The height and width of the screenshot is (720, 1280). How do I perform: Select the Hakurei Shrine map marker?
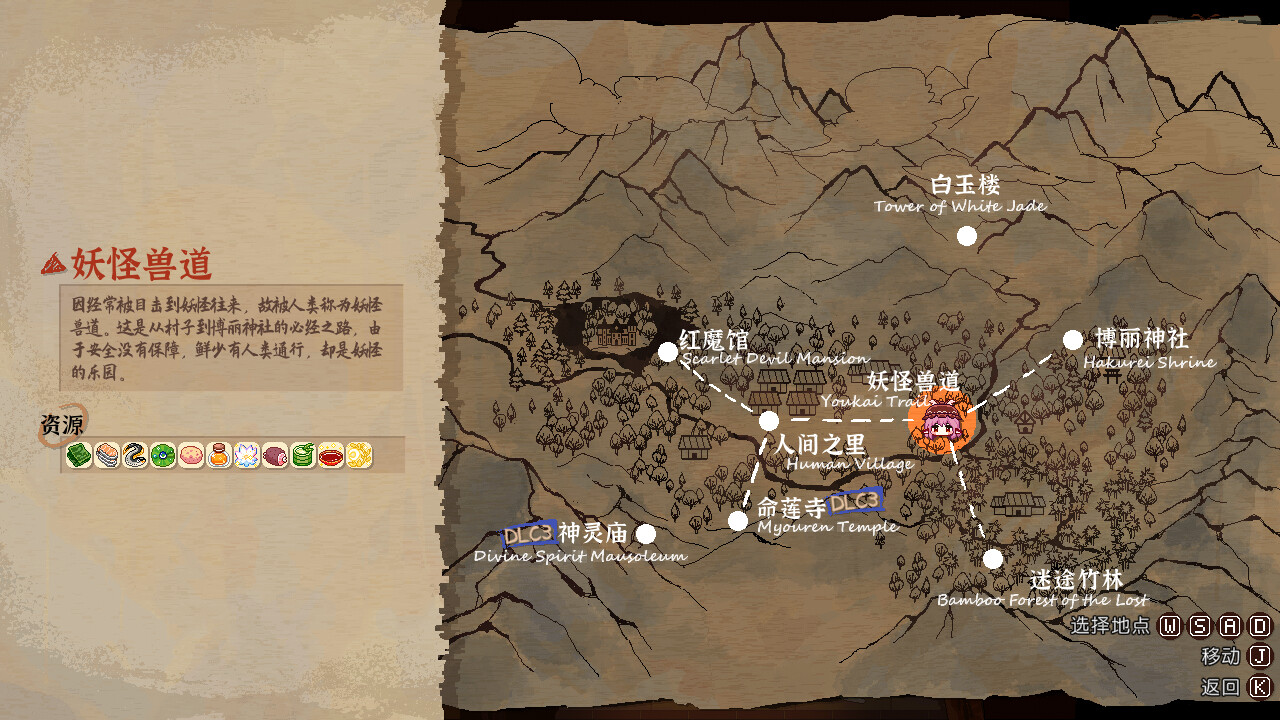coord(1073,338)
